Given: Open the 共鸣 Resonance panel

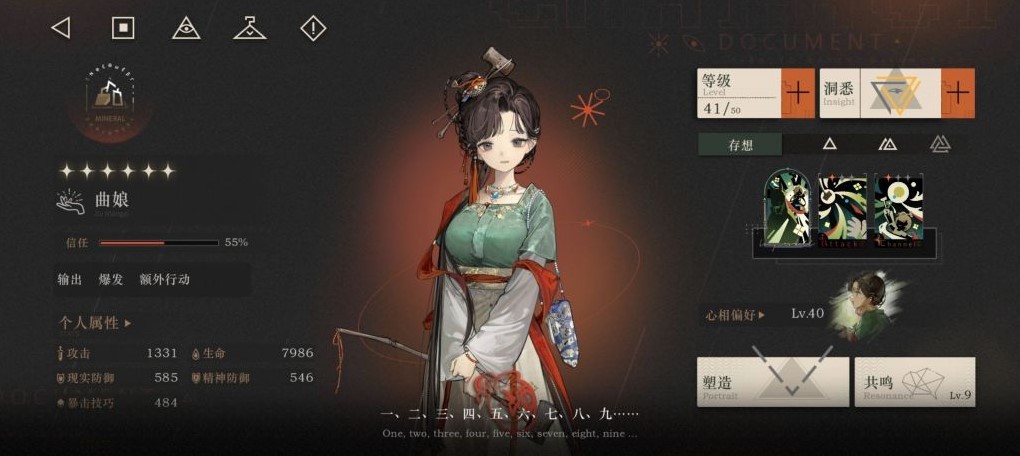Looking at the screenshot, I should [x=914, y=382].
